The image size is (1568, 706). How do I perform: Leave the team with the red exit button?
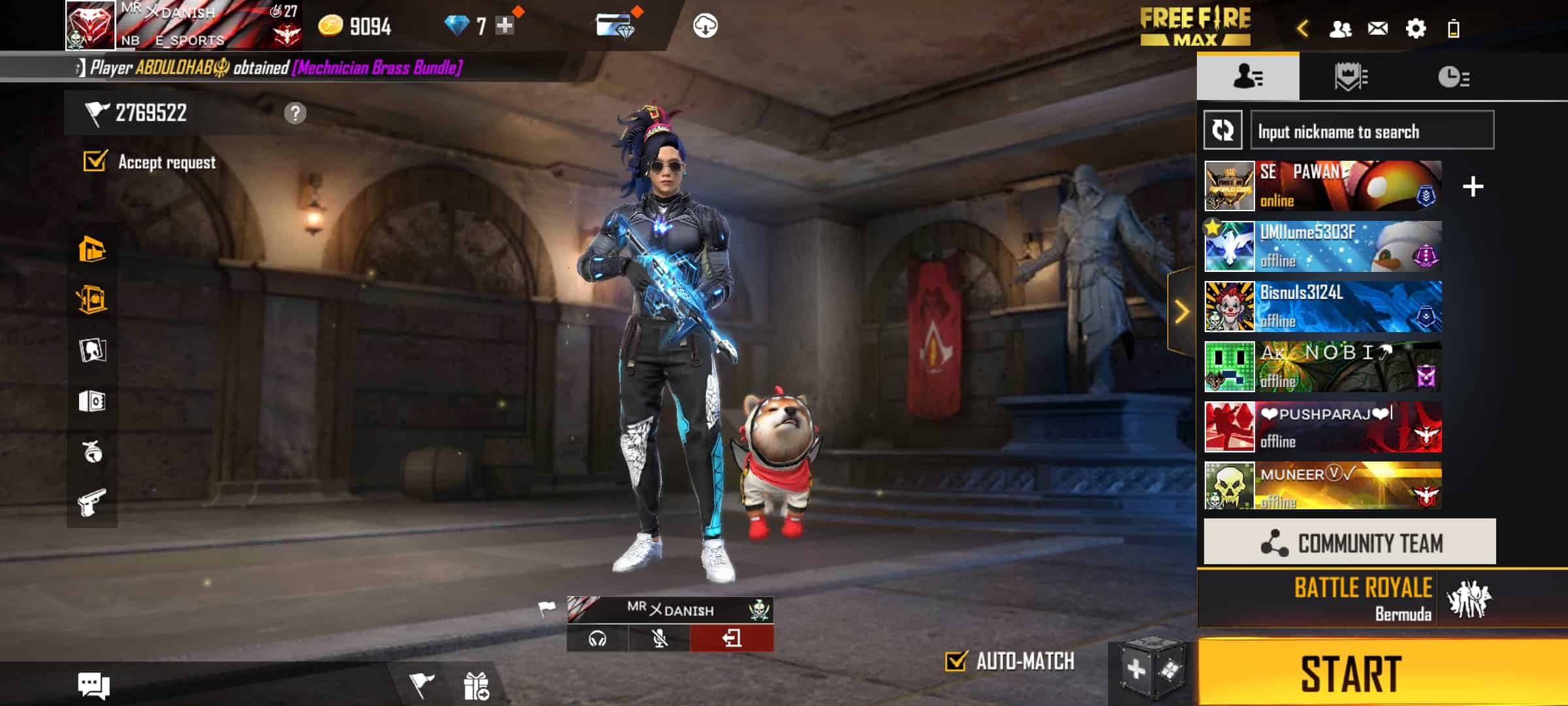pos(732,638)
